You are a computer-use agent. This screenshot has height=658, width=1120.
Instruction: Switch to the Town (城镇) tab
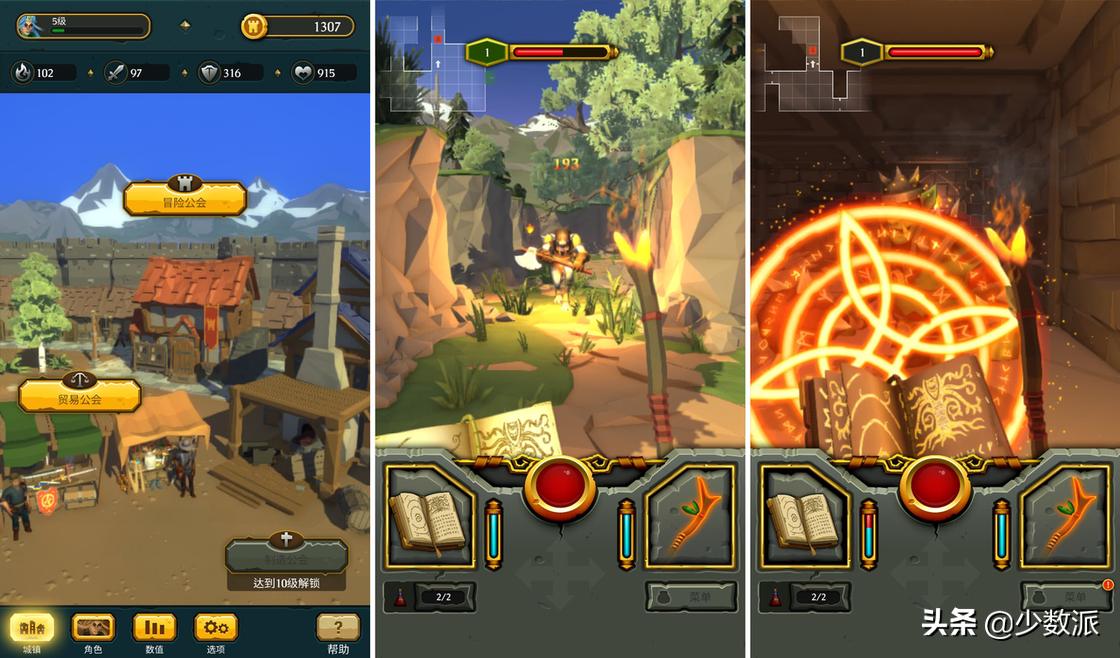33,628
